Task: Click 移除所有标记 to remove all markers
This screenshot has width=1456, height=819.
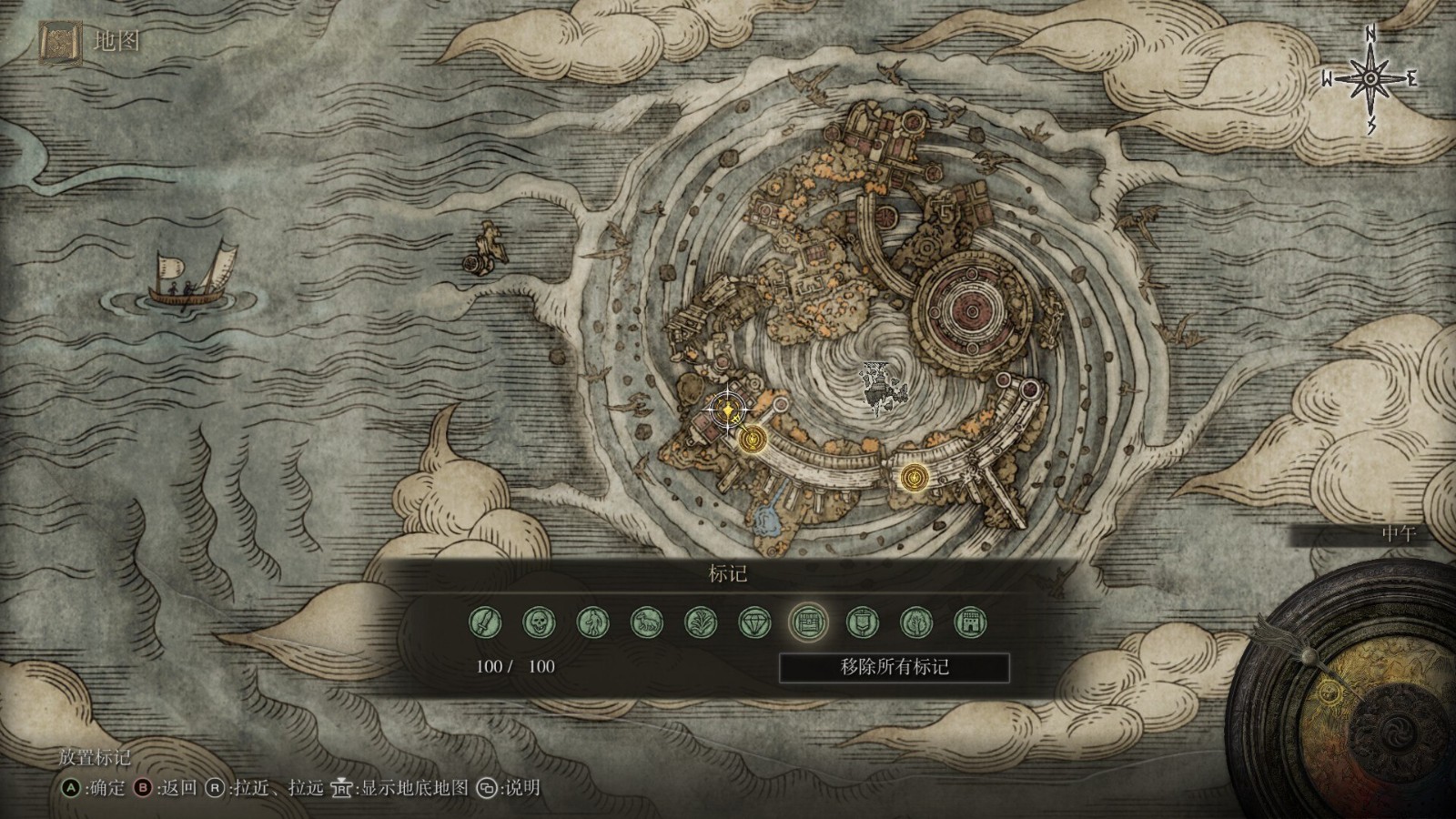Action: 895,667
